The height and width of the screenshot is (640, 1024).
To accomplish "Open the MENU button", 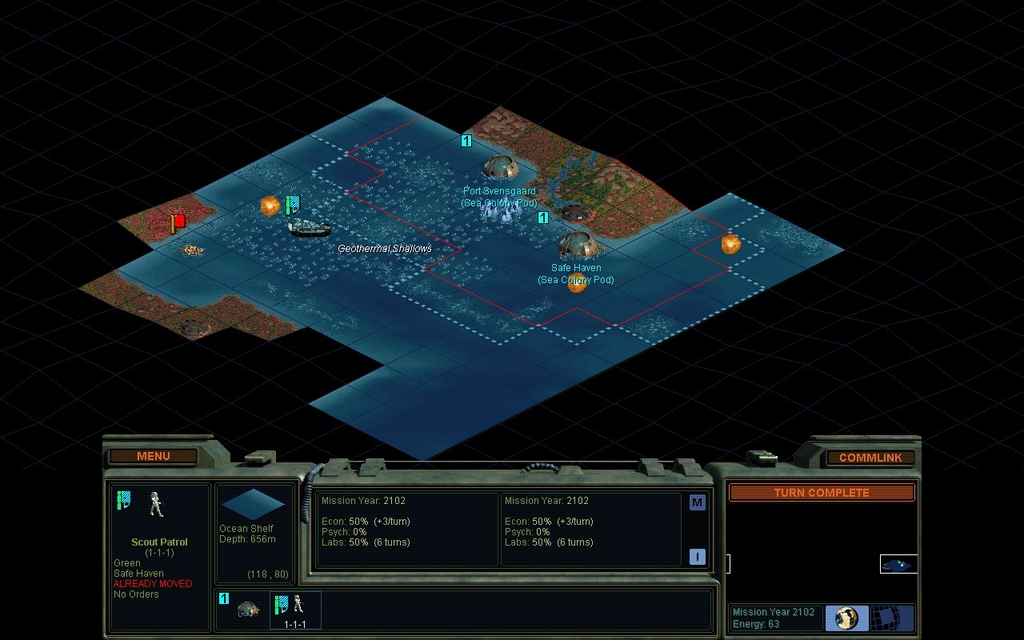I will (153, 456).
